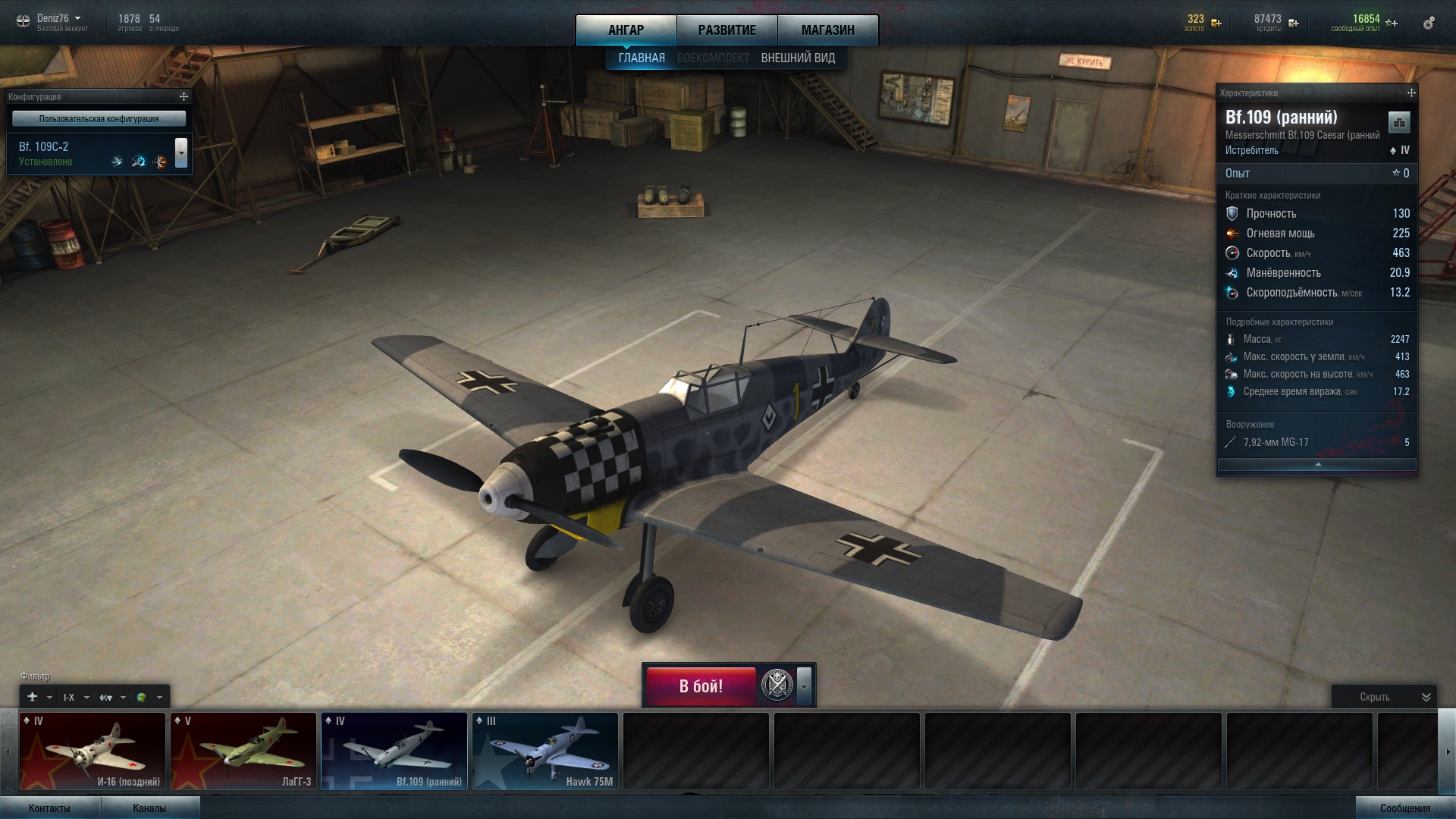The image size is (1456, 819).
Task: Open the battle mode dropdown arrow
Action: pos(804,686)
